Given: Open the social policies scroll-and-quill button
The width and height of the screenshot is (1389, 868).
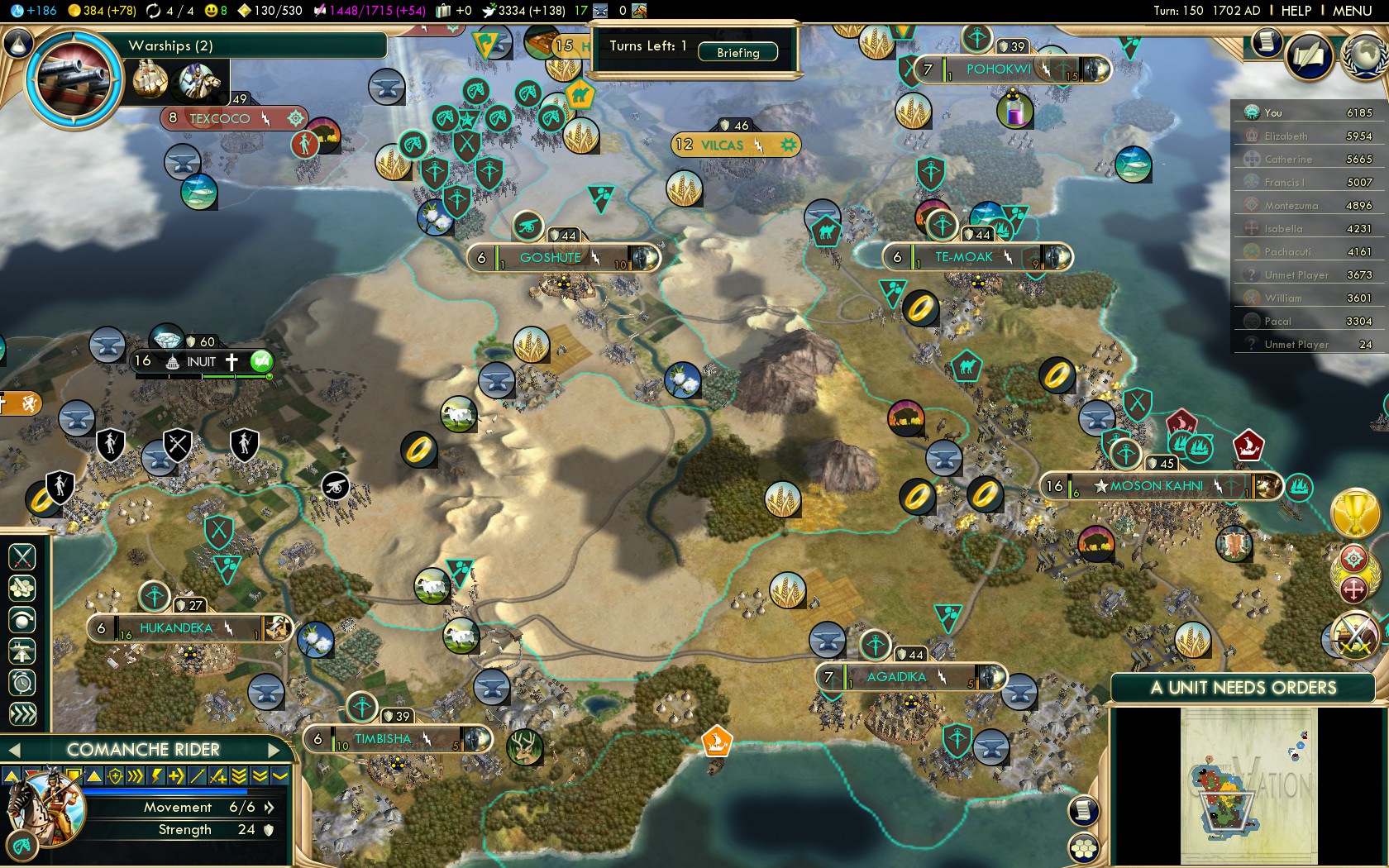Looking at the screenshot, I should [1309, 56].
